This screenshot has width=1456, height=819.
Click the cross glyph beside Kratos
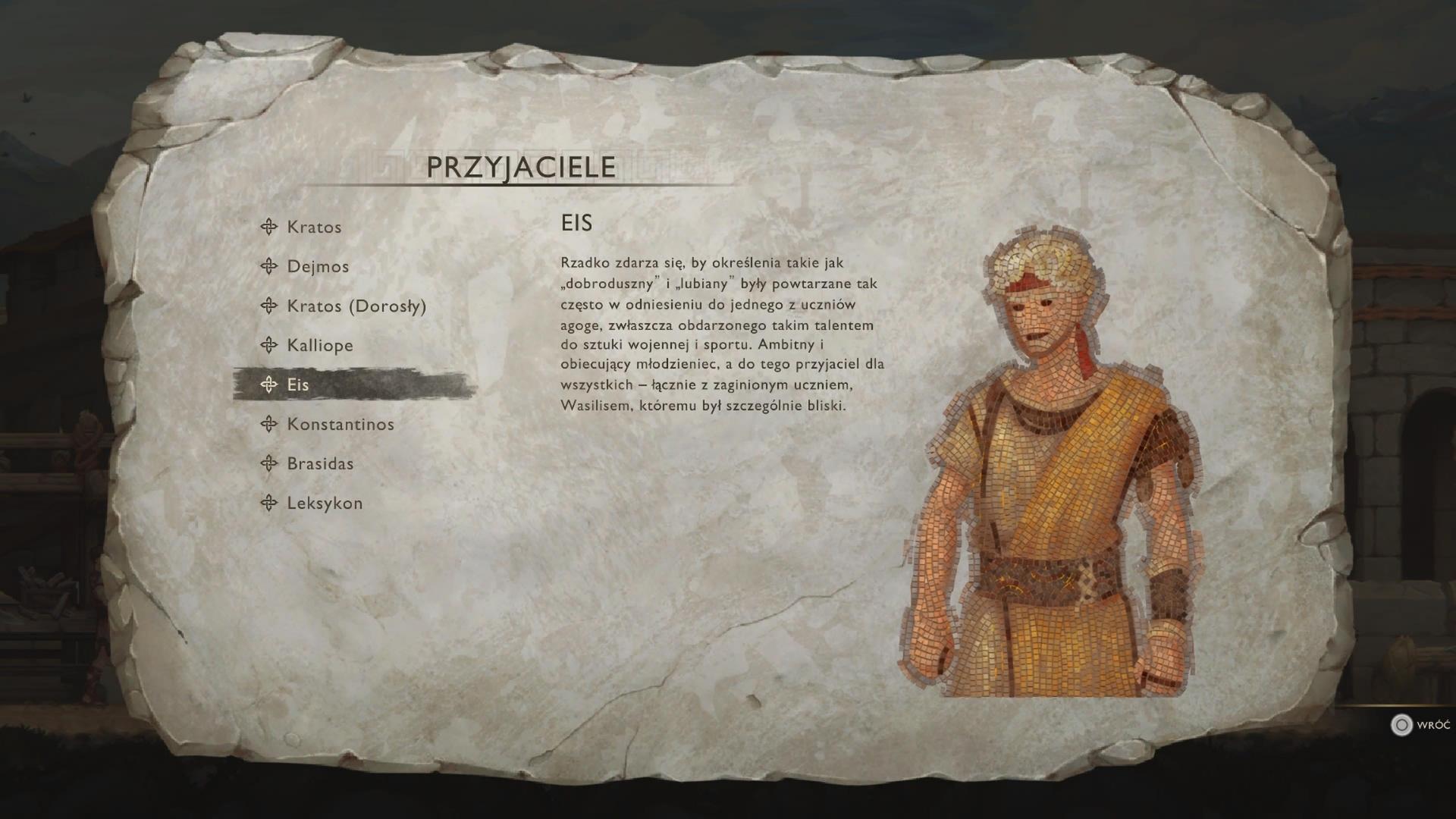click(268, 227)
